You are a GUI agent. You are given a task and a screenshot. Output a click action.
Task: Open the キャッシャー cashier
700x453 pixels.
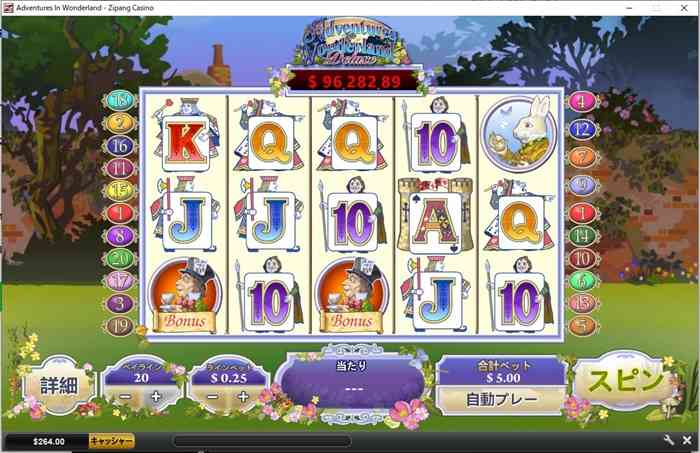coord(111,440)
